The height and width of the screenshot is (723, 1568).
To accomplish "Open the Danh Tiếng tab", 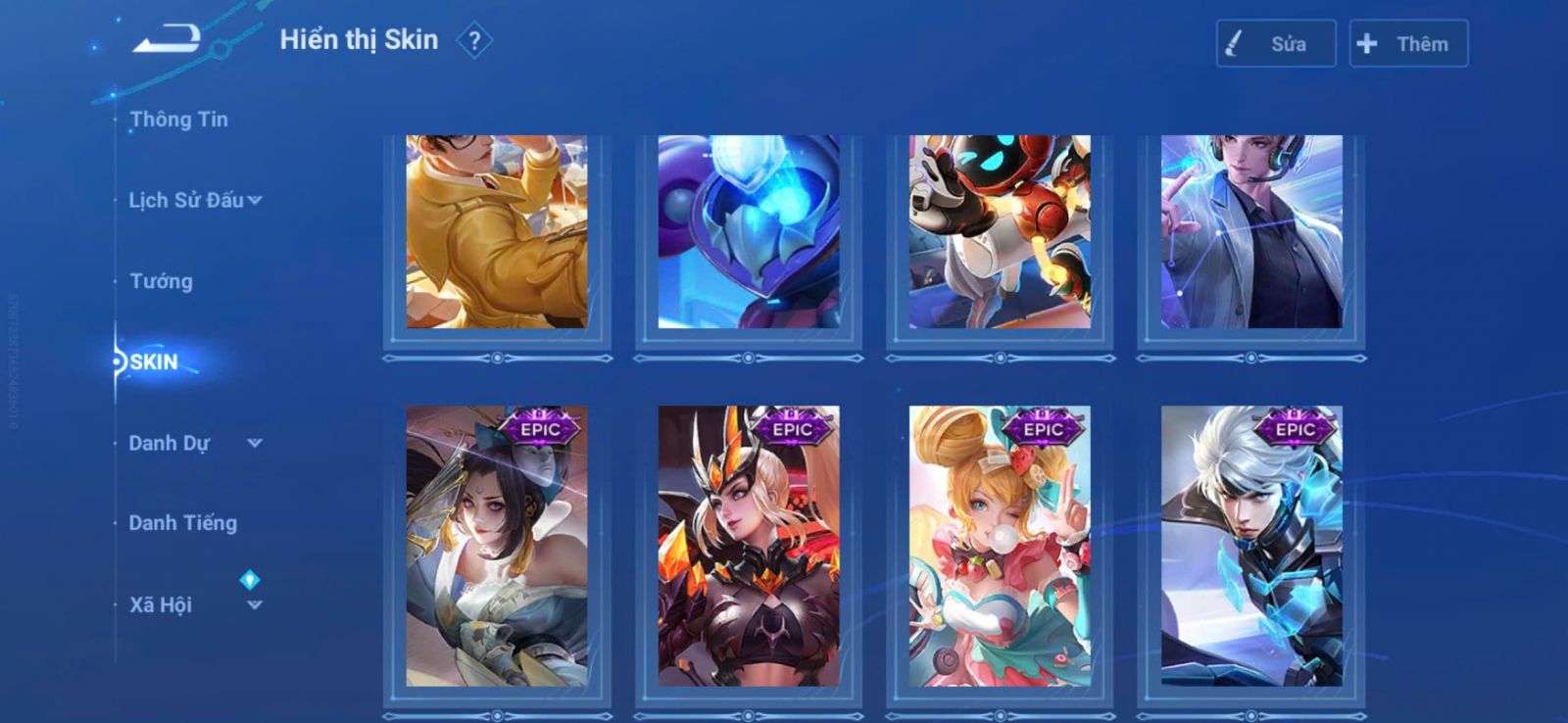I will pos(182,523).
